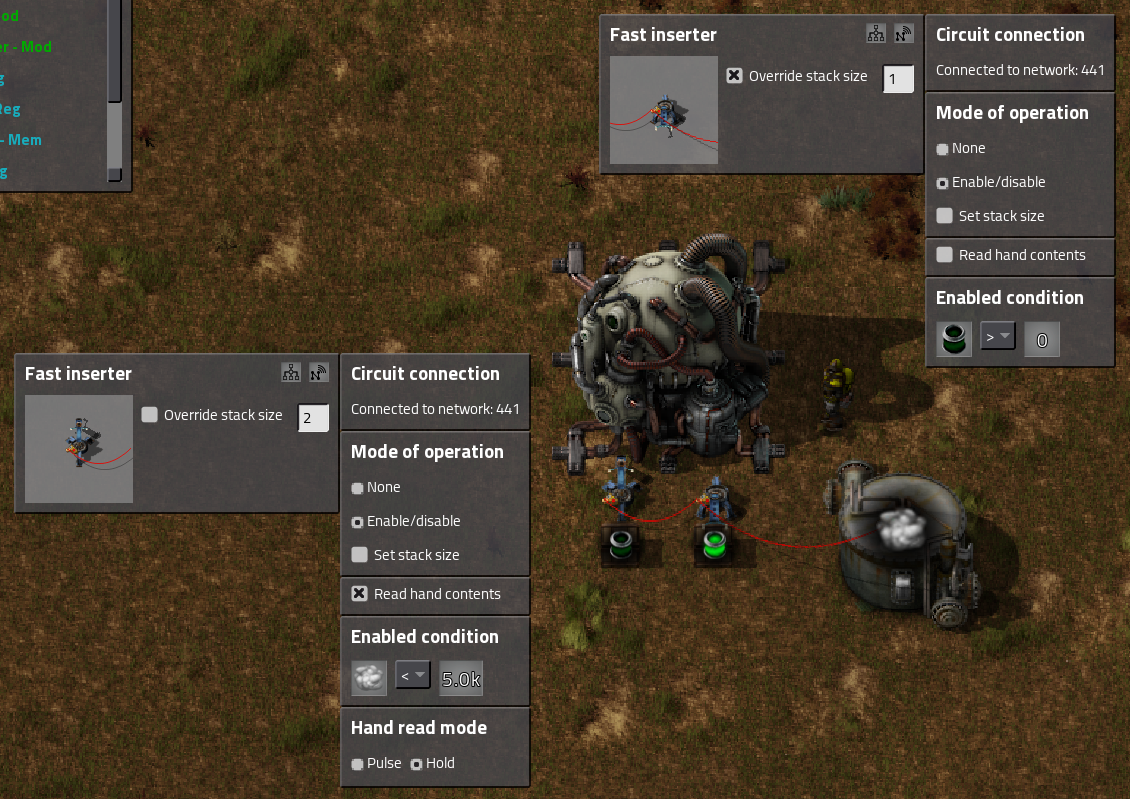Image resolution: width=1130 pixels, height=799 pixels.
Task: Select the Pulse hand read mode
Action: pos(358,764)
